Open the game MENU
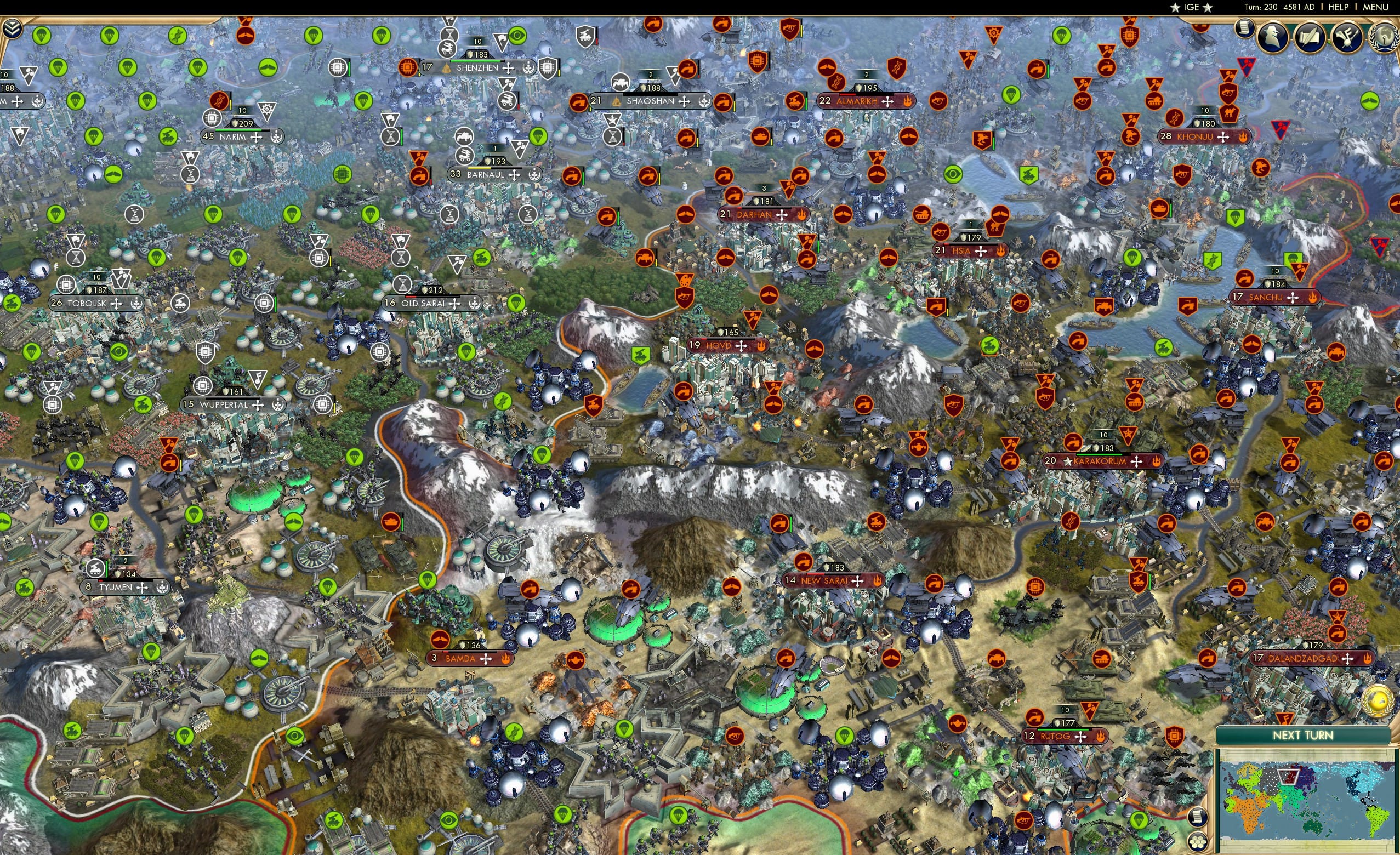1400x855 pixels. tap(1375, 7)
